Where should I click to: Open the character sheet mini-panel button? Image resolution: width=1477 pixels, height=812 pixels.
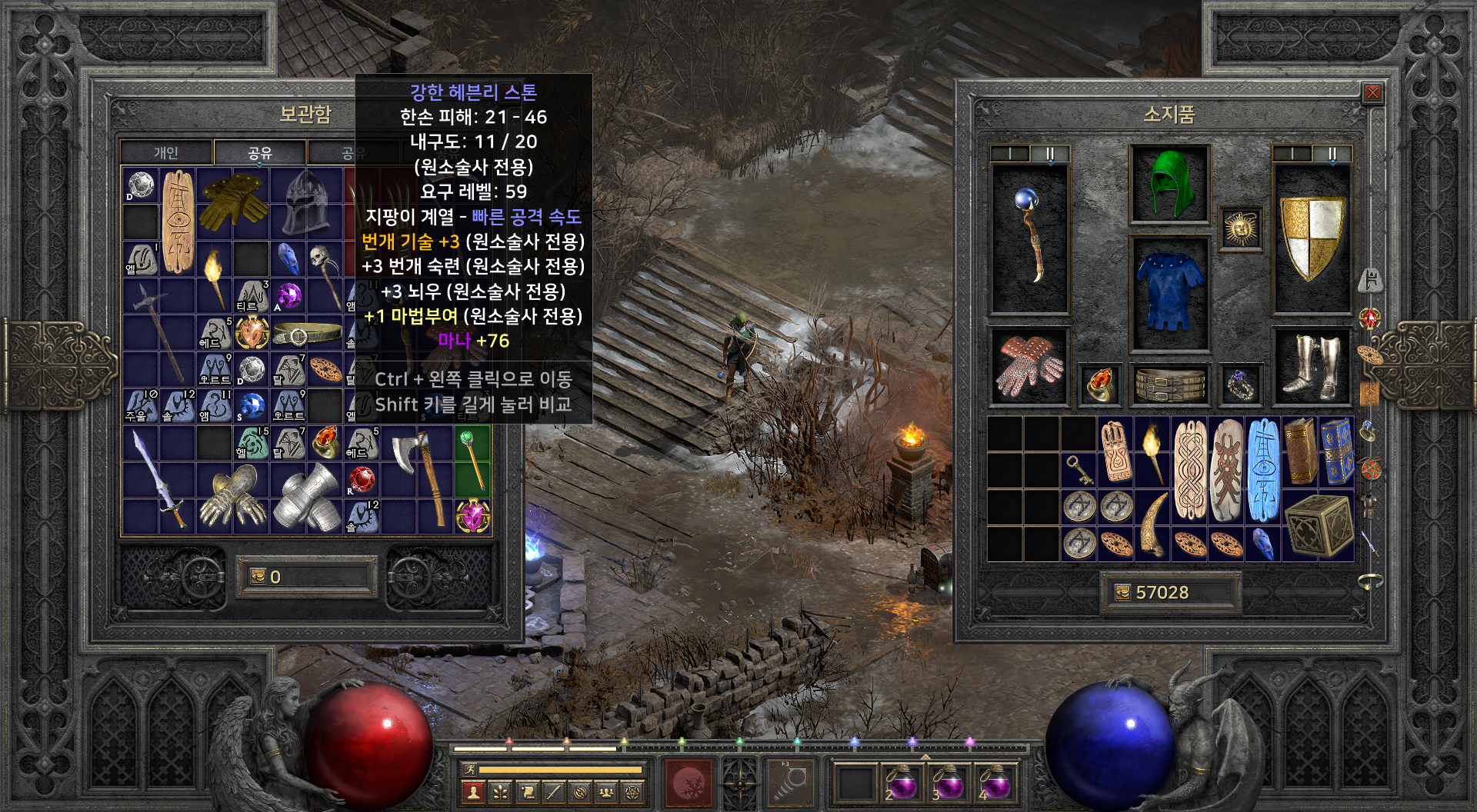click(x=473, y=791)
